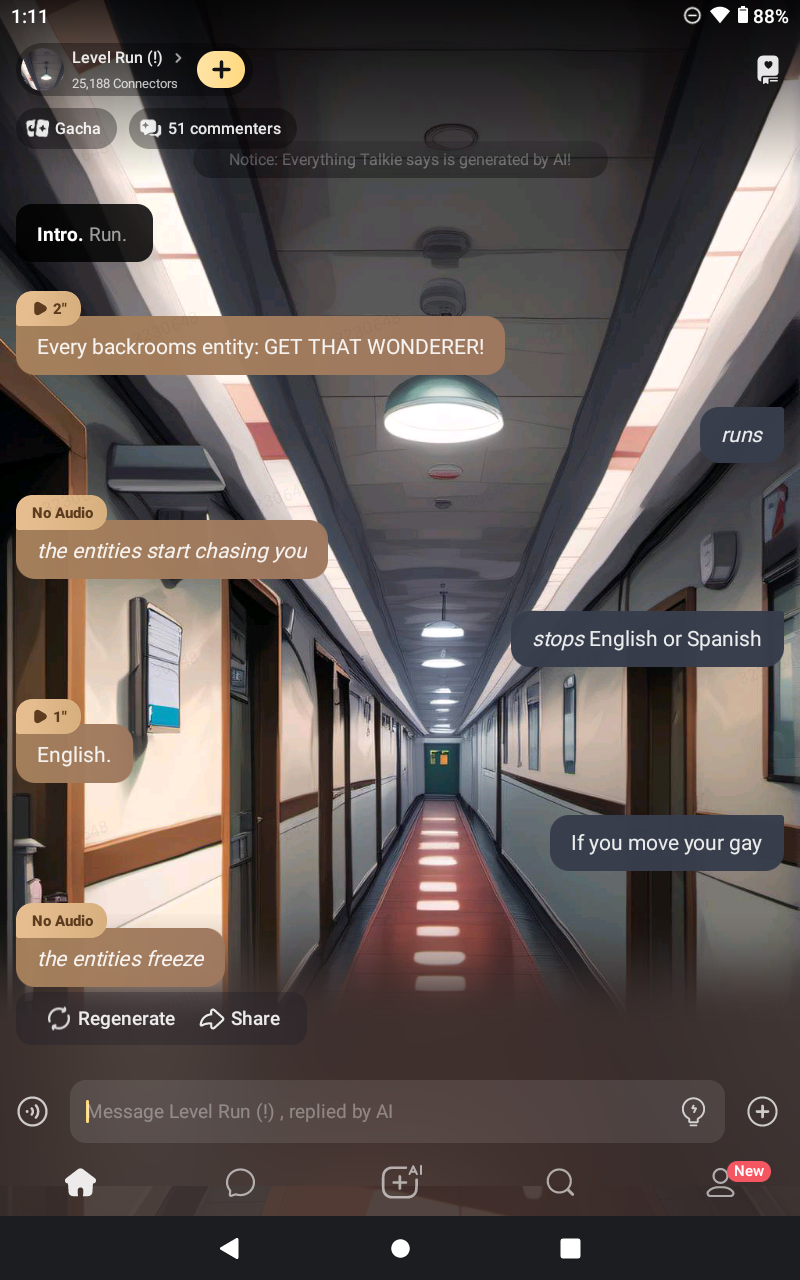Tap the Android back navigation button
Image resolution: width=800 pixels, height=1280 pixels.
229,1248
